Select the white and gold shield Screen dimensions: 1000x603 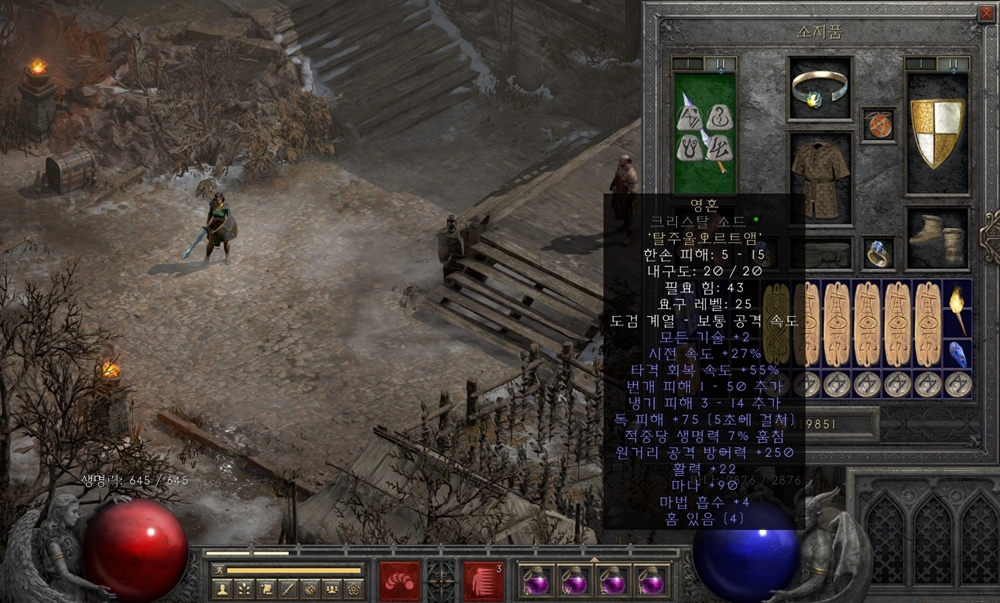pyautogui.click(x=936, y=132)
